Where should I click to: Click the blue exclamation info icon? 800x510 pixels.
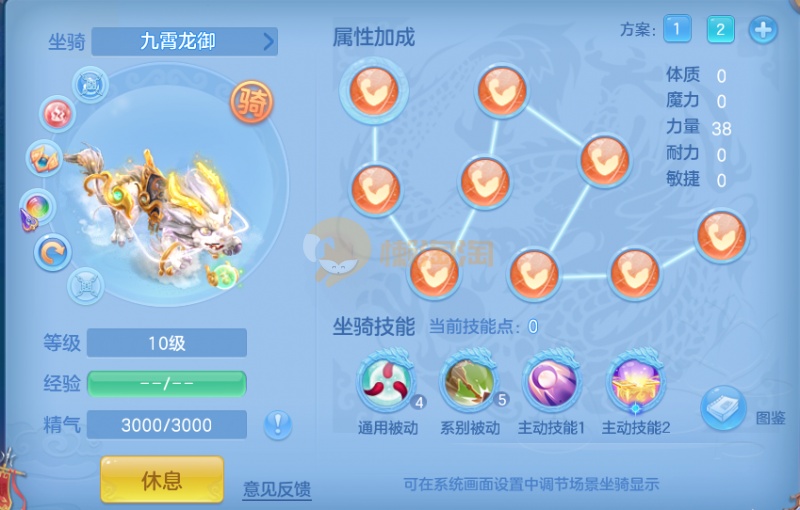278,425
